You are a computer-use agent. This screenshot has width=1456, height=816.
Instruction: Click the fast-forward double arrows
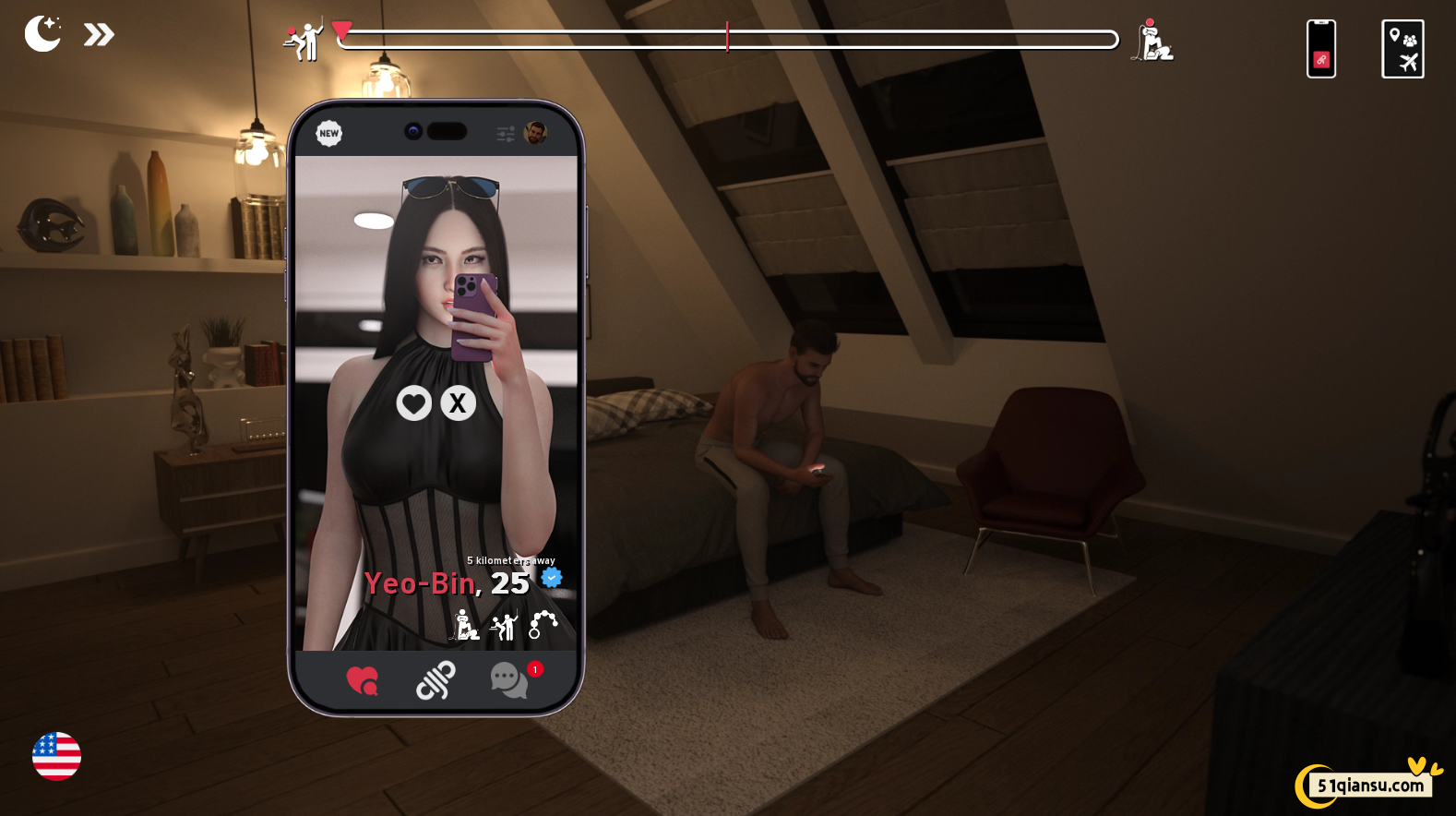pyautogui.click(x=99, y=35)
